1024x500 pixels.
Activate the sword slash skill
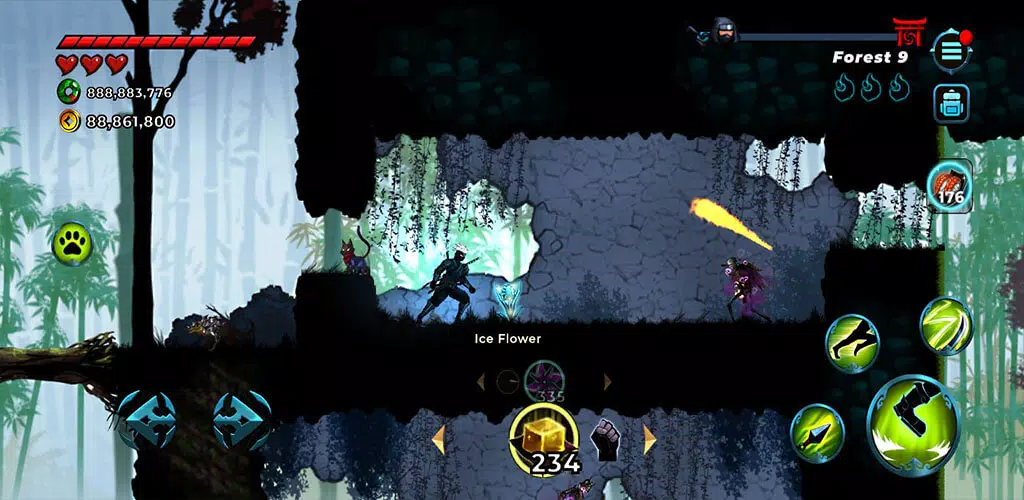pyautogui.click(x=945, y=326)
